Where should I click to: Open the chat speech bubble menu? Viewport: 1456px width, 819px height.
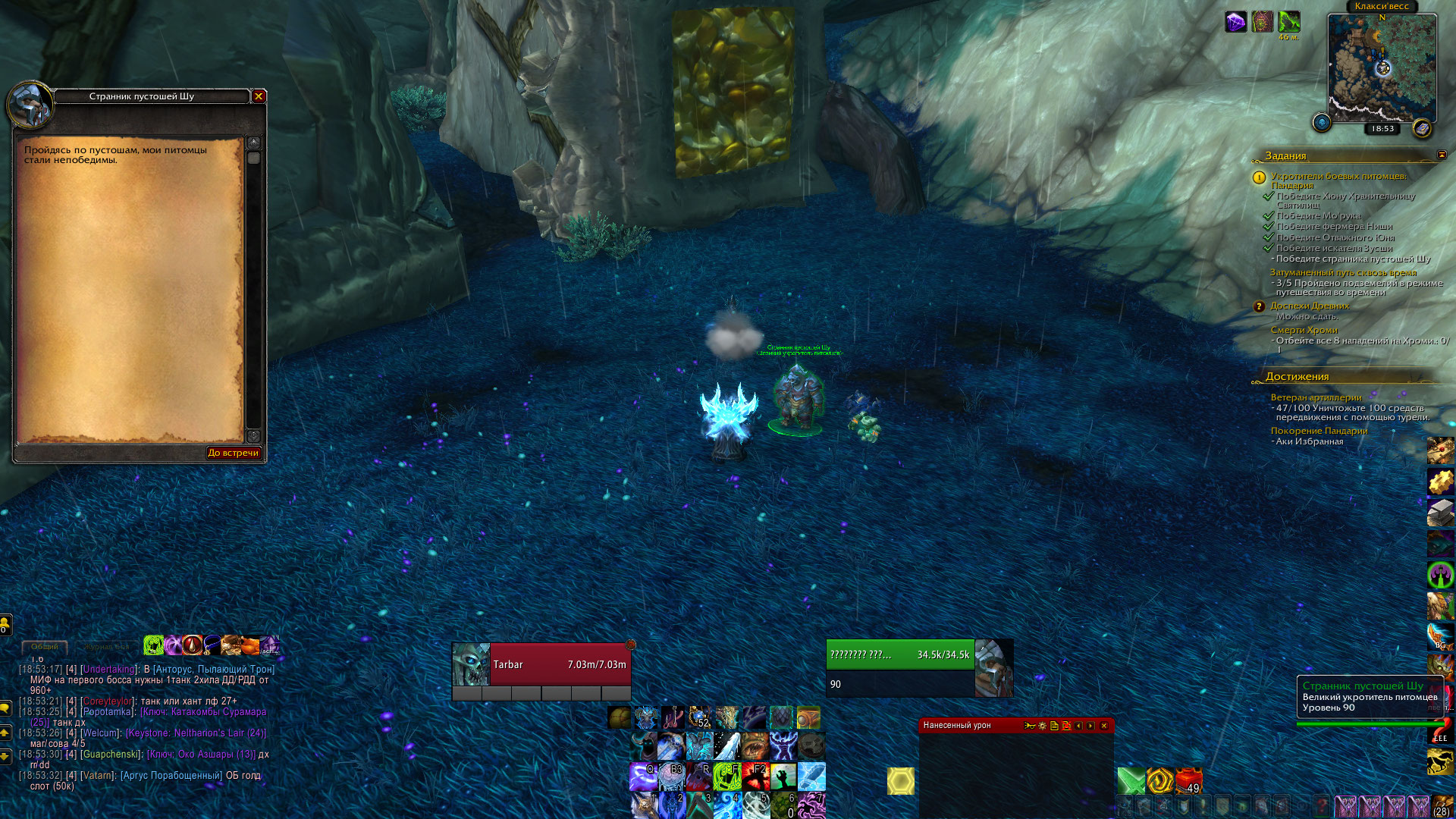tap(5, 708)
